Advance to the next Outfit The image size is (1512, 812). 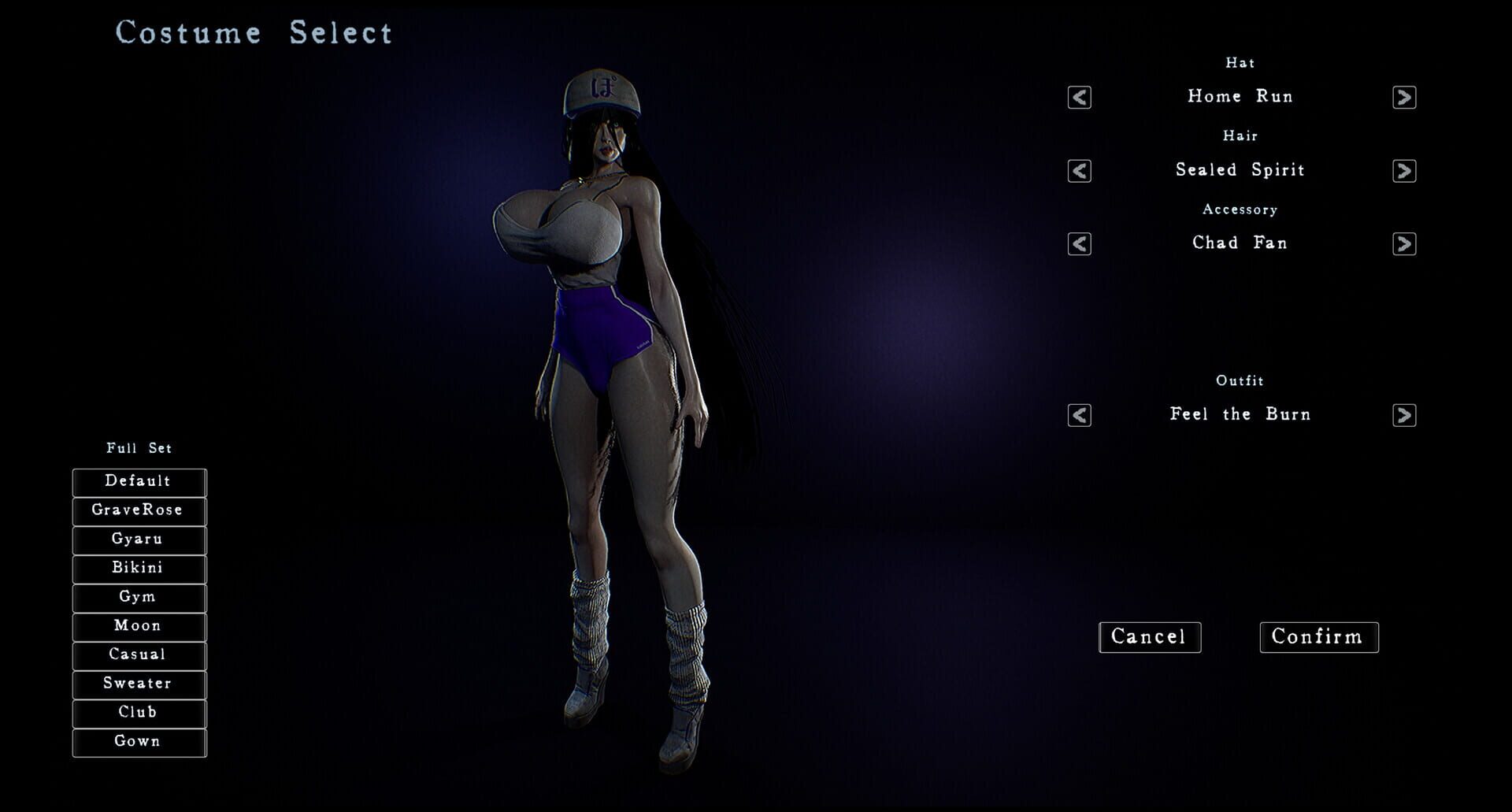(1404, 414)
